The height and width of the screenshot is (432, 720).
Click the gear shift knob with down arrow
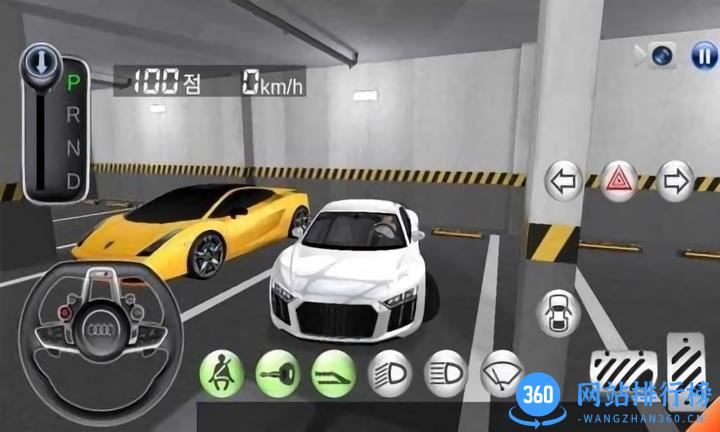[x=39, y=64]
